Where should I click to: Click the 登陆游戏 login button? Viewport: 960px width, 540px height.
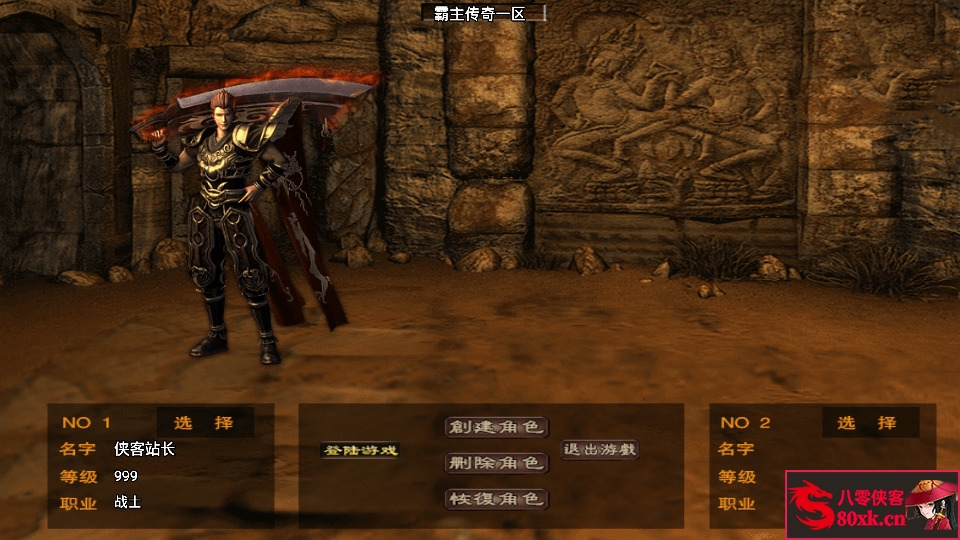click(x=360, y=450)
